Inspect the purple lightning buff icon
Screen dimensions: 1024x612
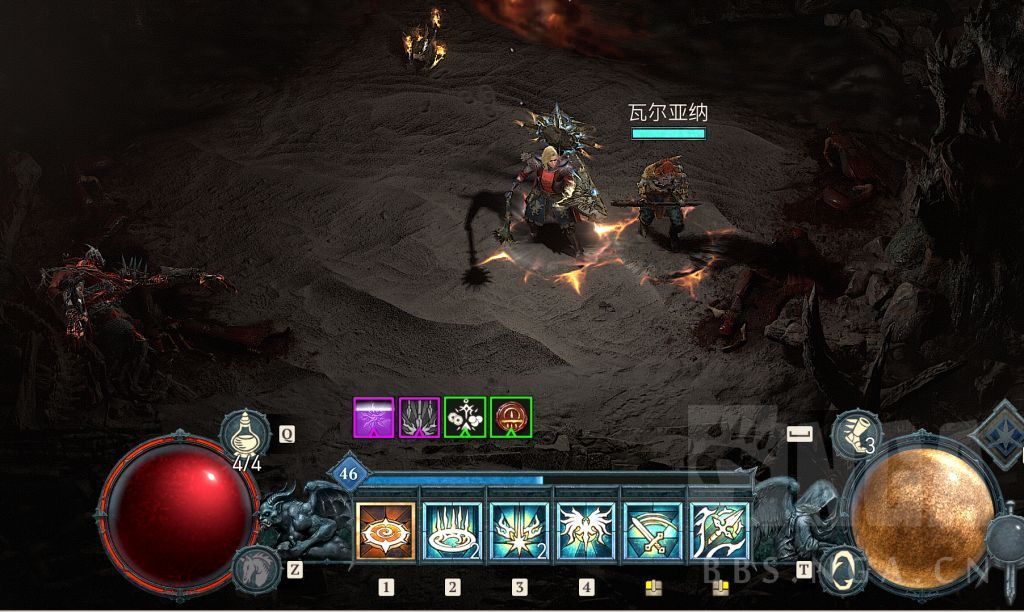374,417
